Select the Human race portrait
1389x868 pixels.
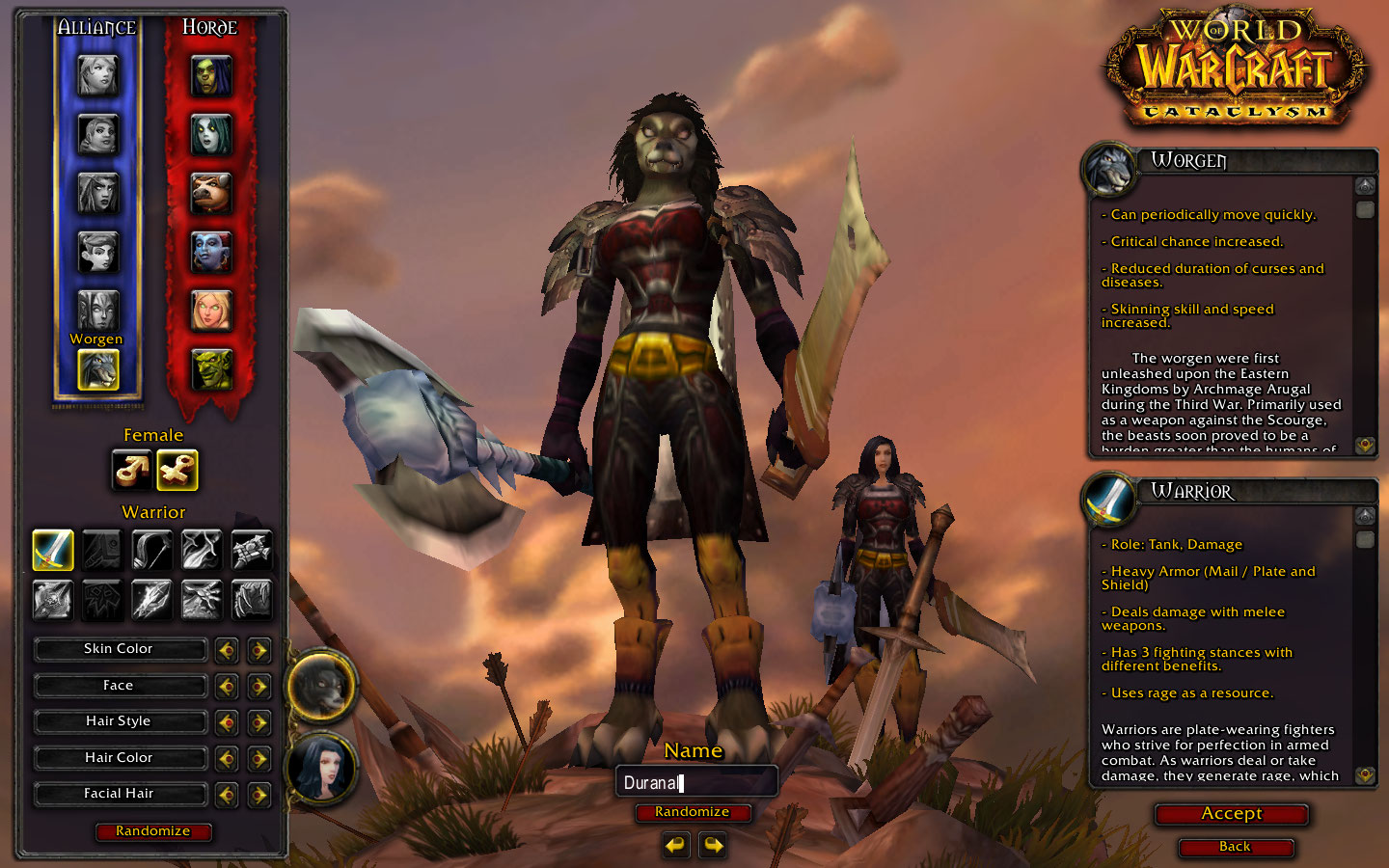pyautogui.click(x=97, y=75)
